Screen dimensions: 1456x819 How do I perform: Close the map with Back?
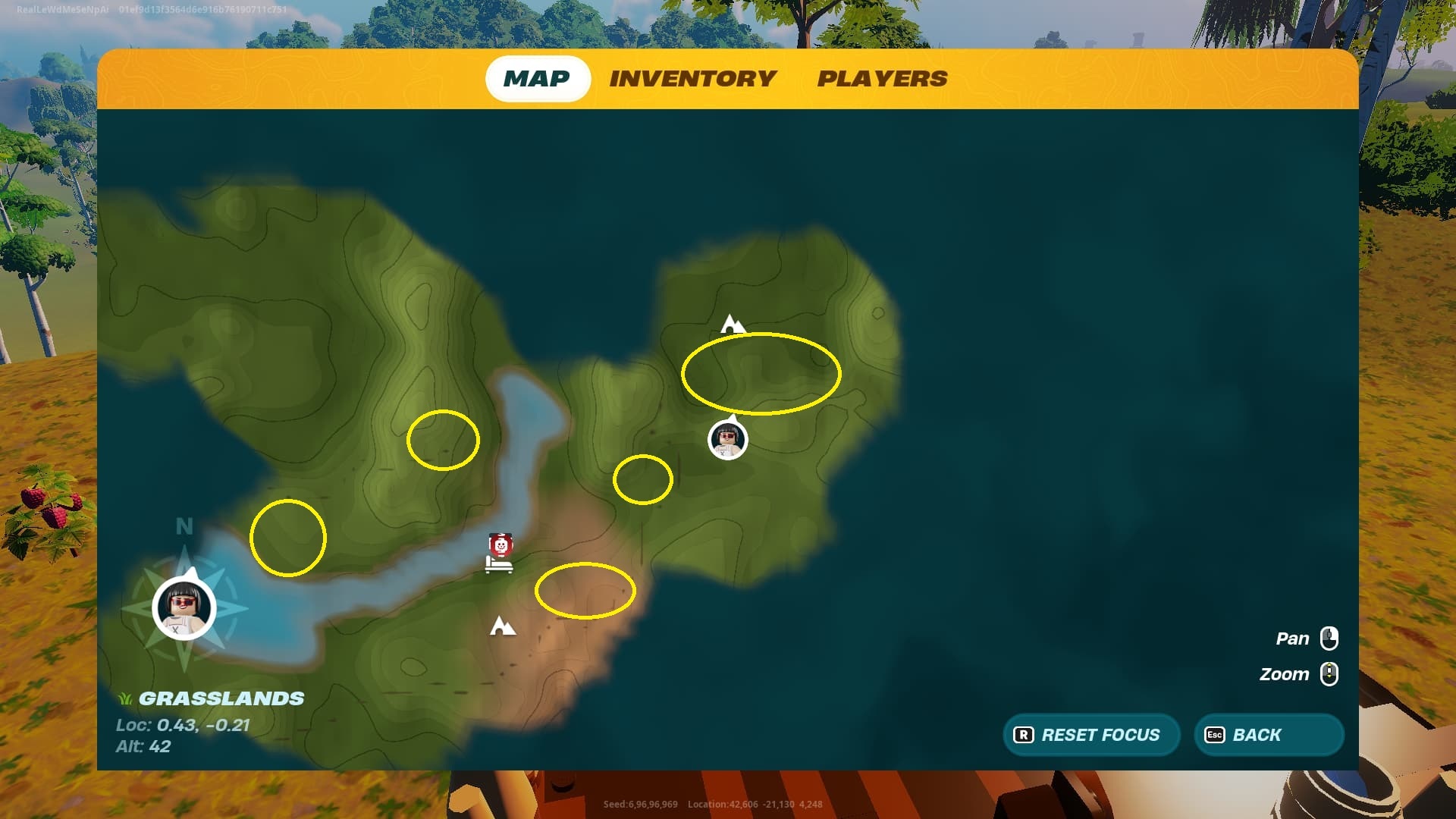point(1269,735)
